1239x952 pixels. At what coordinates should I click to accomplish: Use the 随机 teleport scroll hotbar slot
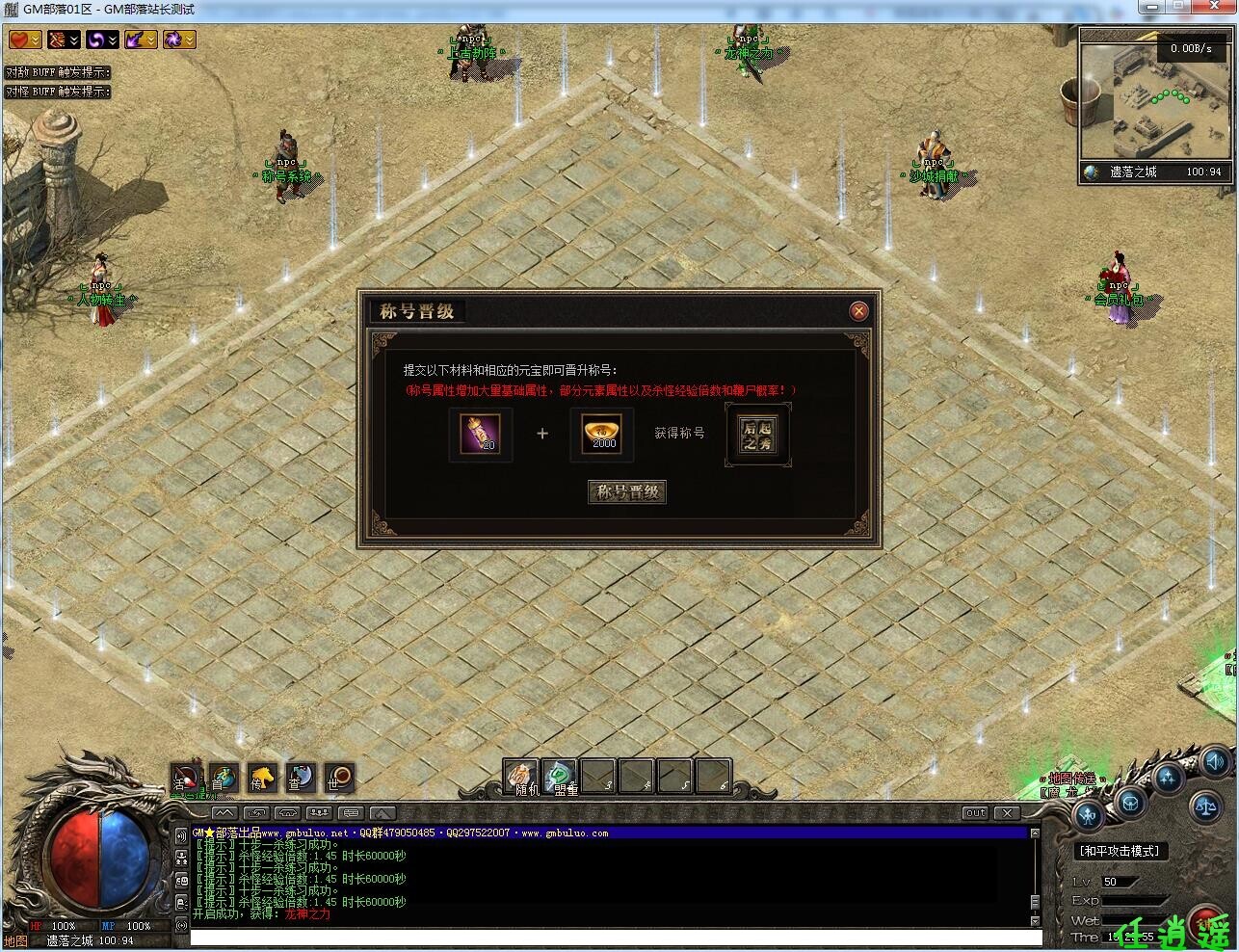pyautogui.click(x=521, y=777)
